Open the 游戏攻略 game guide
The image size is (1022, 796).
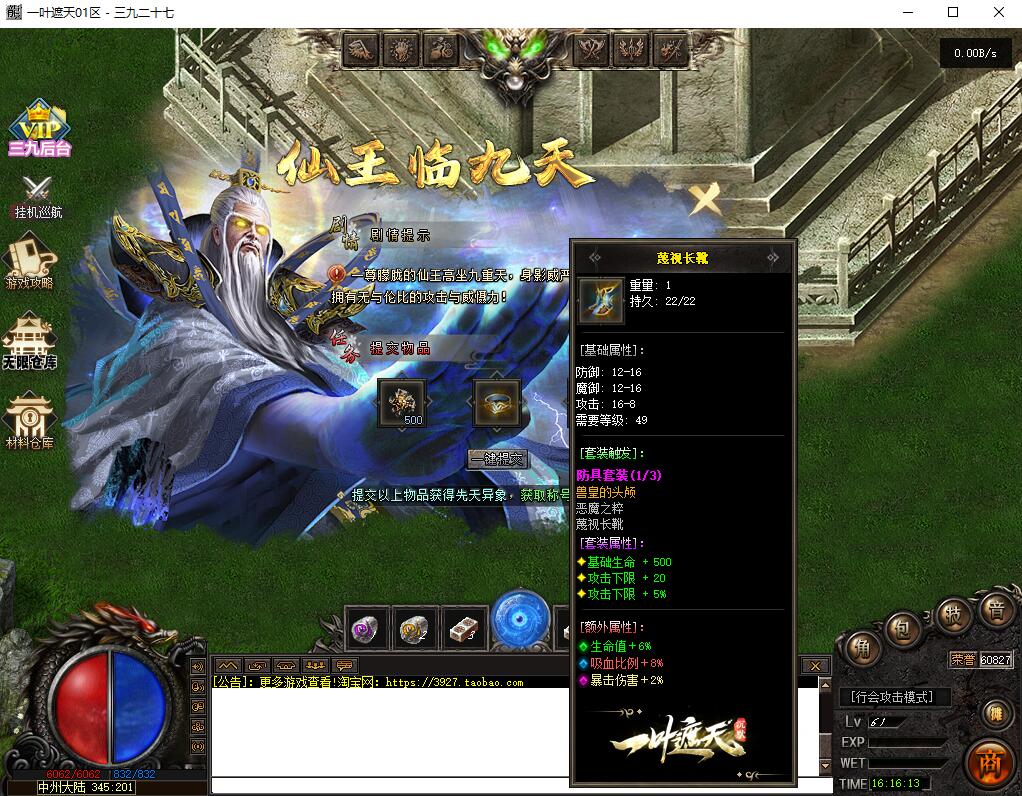pos(30,260)
